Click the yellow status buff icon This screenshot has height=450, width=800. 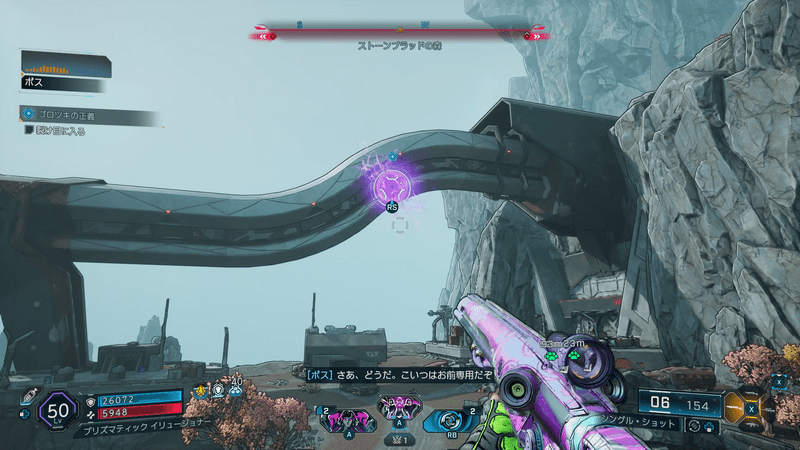tap(202, 391)
